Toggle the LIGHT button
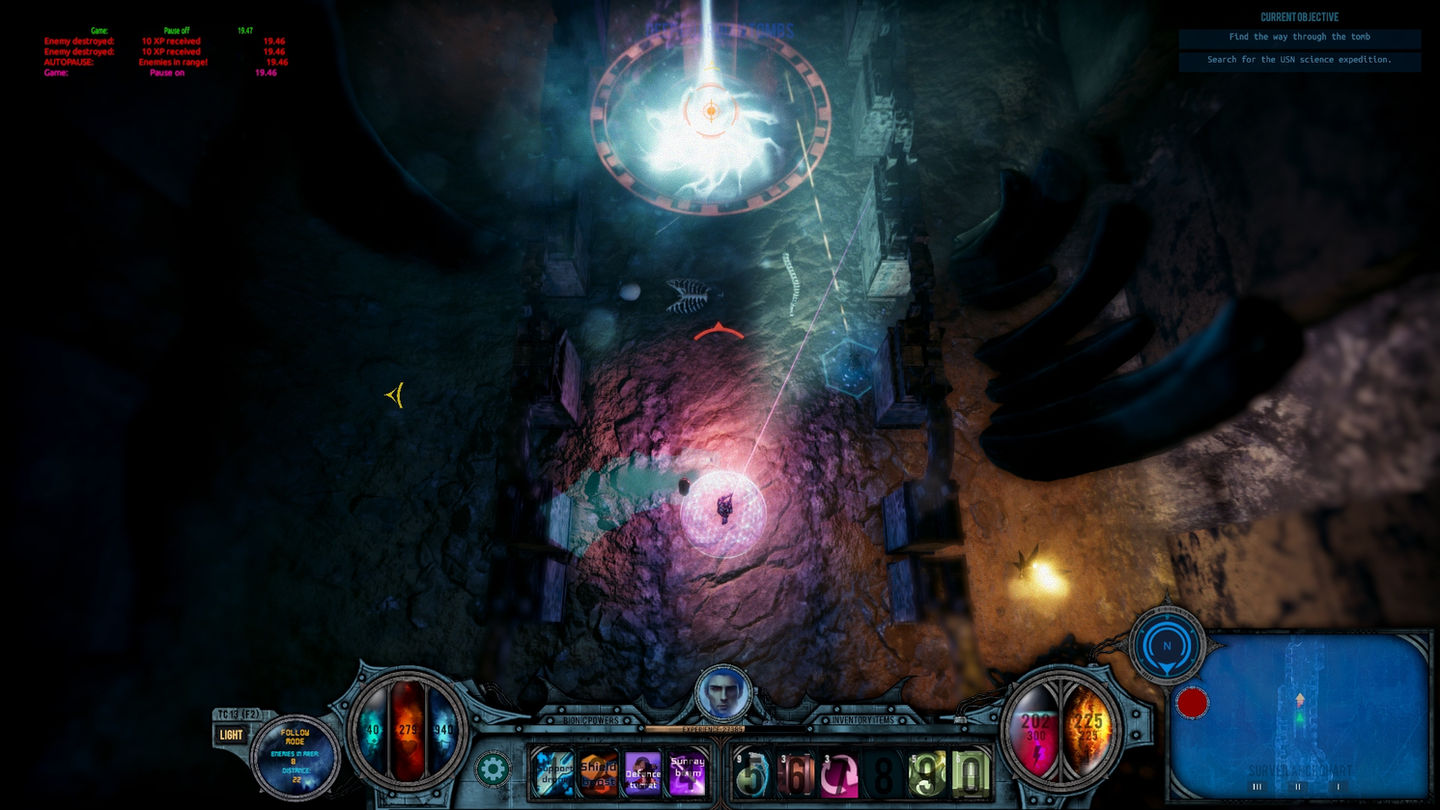Viewport: 1440px width, 810px height. point(231,735)
